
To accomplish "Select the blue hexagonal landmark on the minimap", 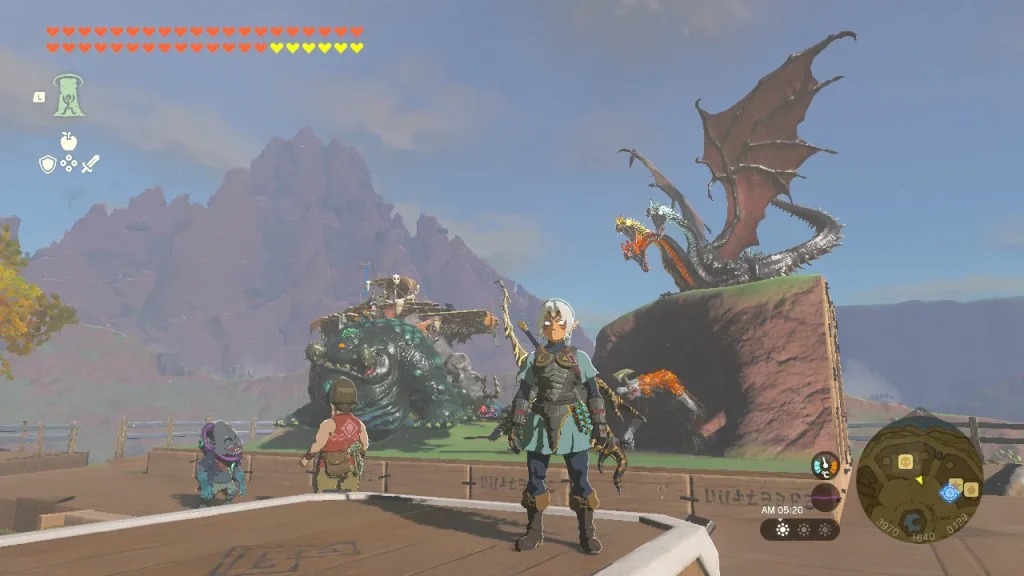I will click(x=913, y=520).
